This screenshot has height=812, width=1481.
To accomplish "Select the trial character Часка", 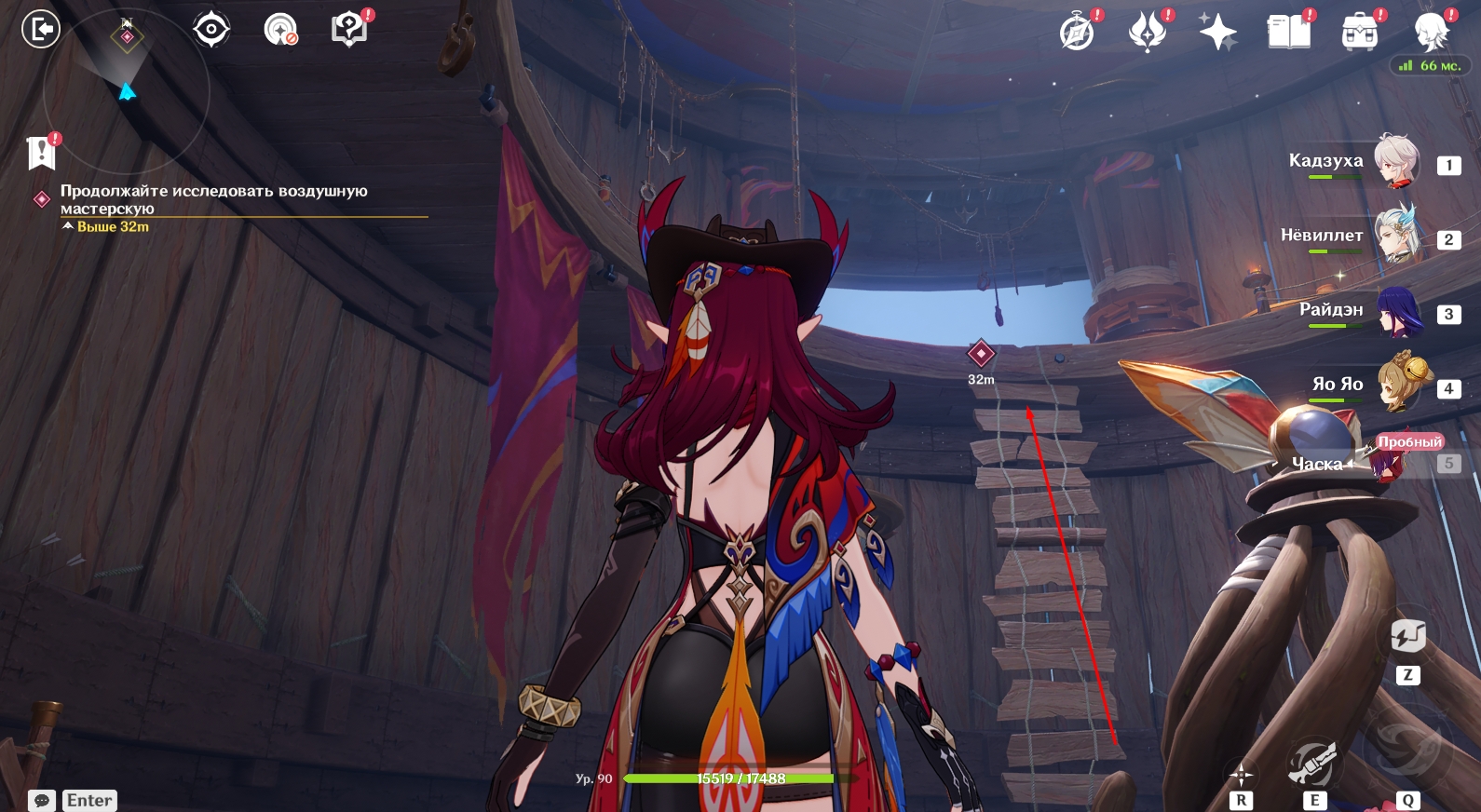I will pyautogui.click(x=1388, y=461).
